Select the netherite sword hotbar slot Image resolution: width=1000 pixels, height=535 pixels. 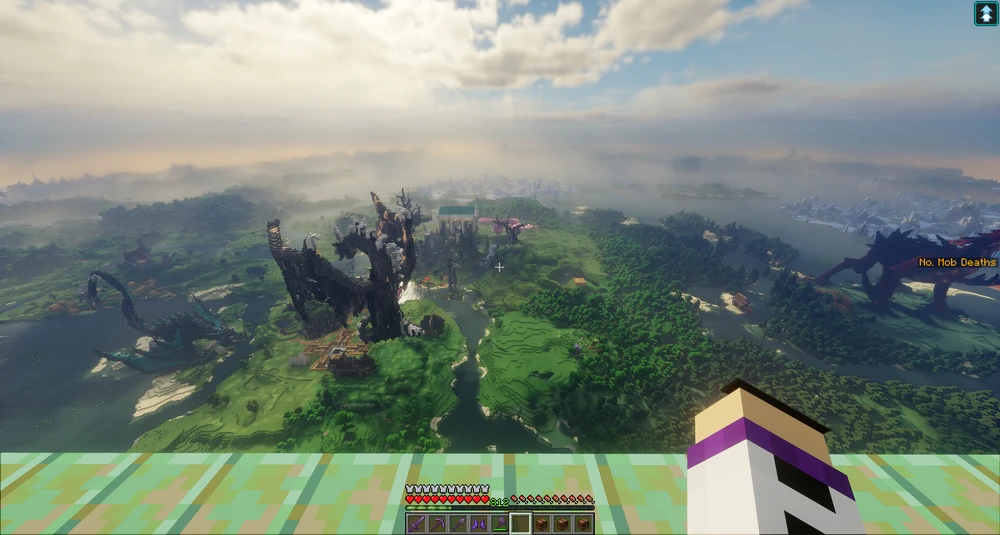tap(416, 524)
